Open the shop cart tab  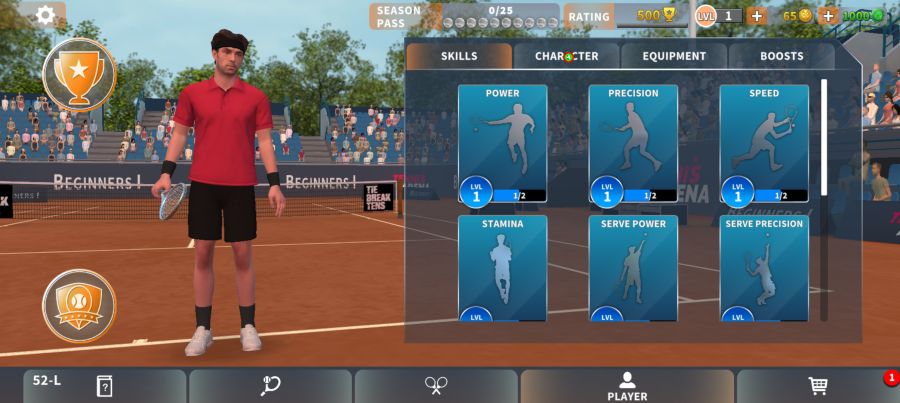coord(817,386)
